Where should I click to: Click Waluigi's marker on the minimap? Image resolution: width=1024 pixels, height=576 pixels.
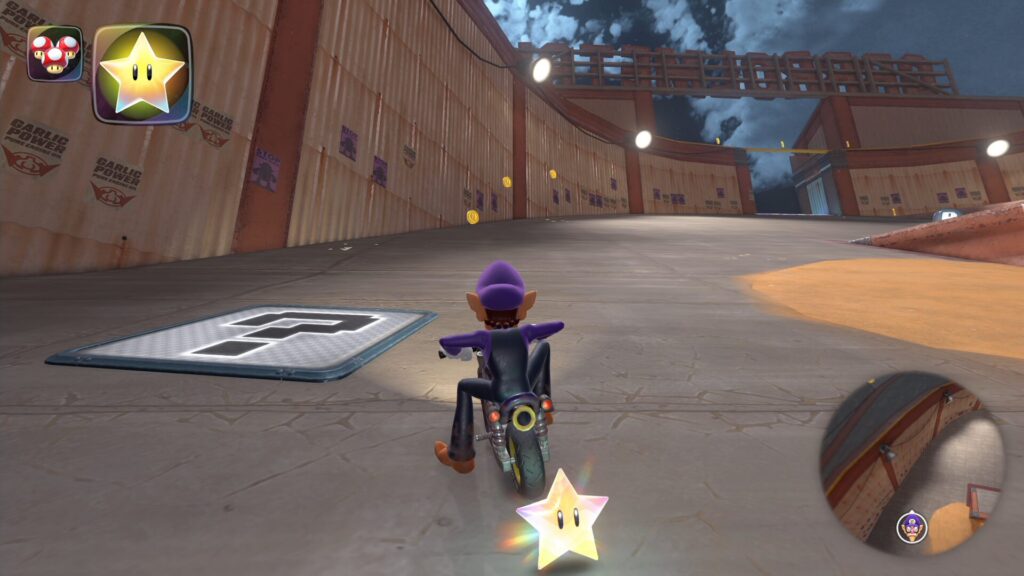click(x=911, y=525)
